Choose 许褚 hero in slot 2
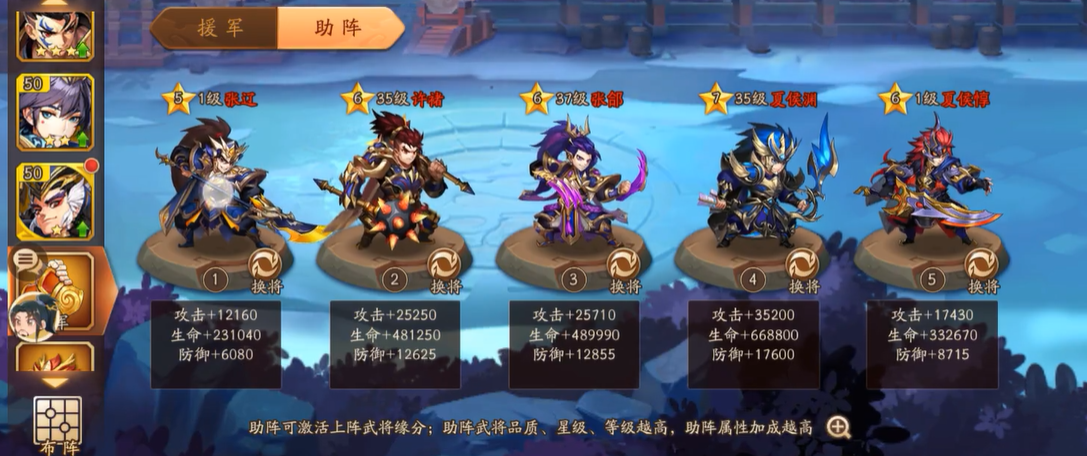 [x=395, y=185]
